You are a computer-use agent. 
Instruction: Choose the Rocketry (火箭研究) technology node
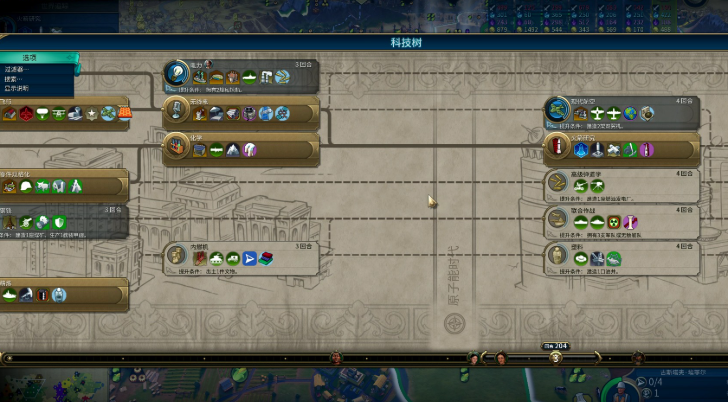tap(619, 148)
